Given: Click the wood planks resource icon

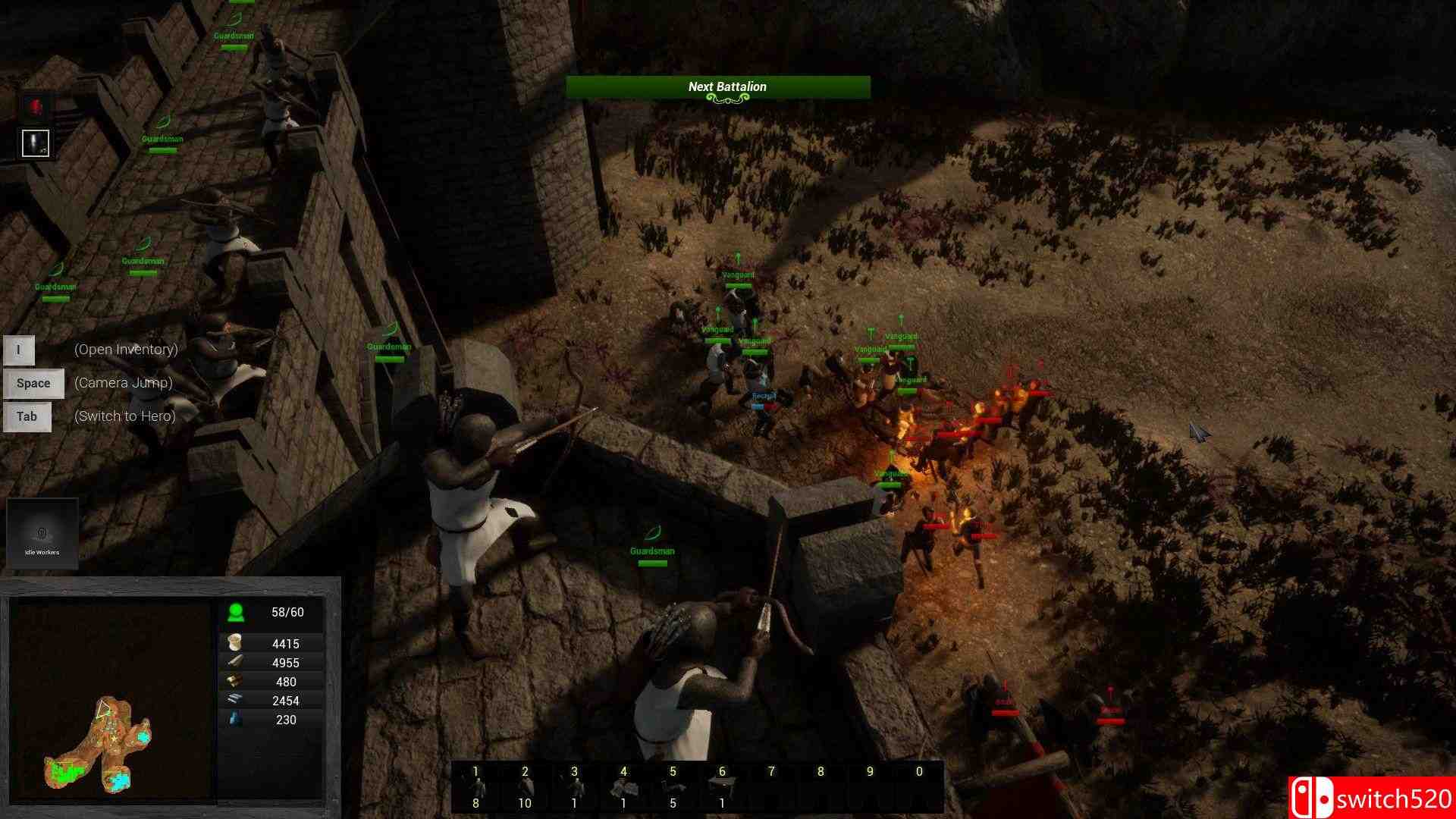Looking at the screenshot, I should point(235,662).
